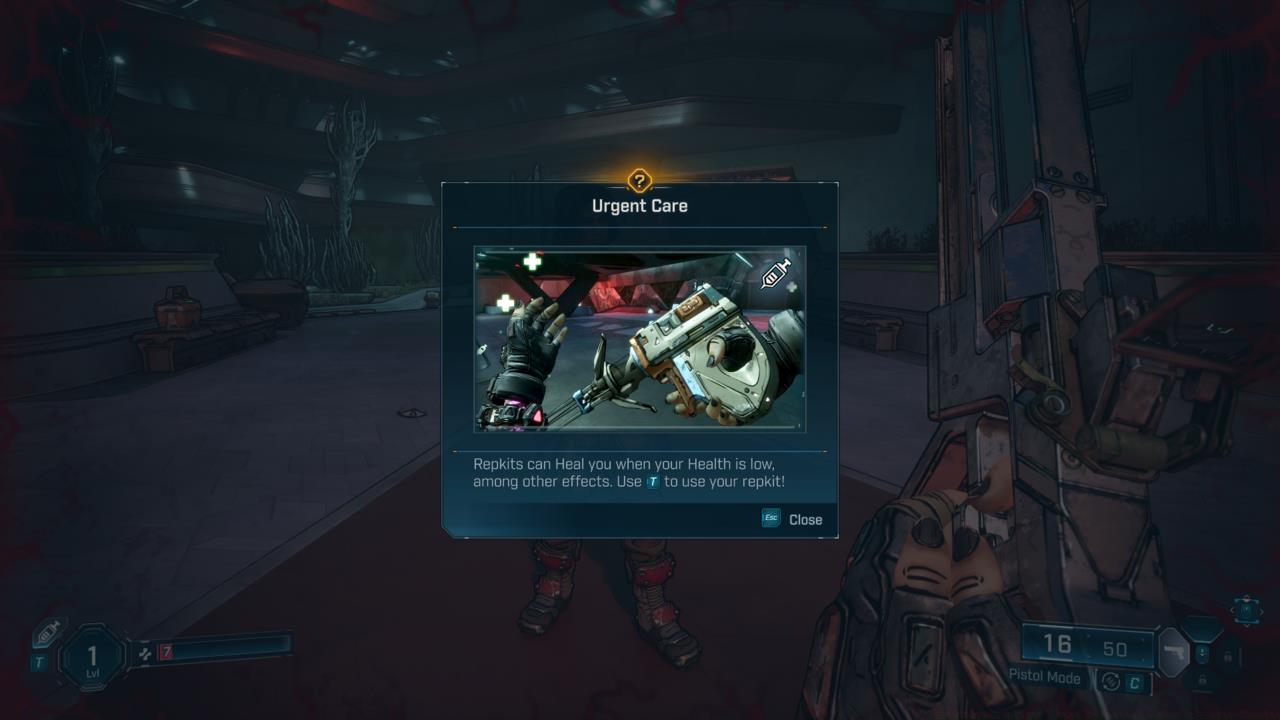This screenshot has height=720, width=1280.
Task: Click the top arrow above the minimap-style slot
Action: coord(1246,597)
